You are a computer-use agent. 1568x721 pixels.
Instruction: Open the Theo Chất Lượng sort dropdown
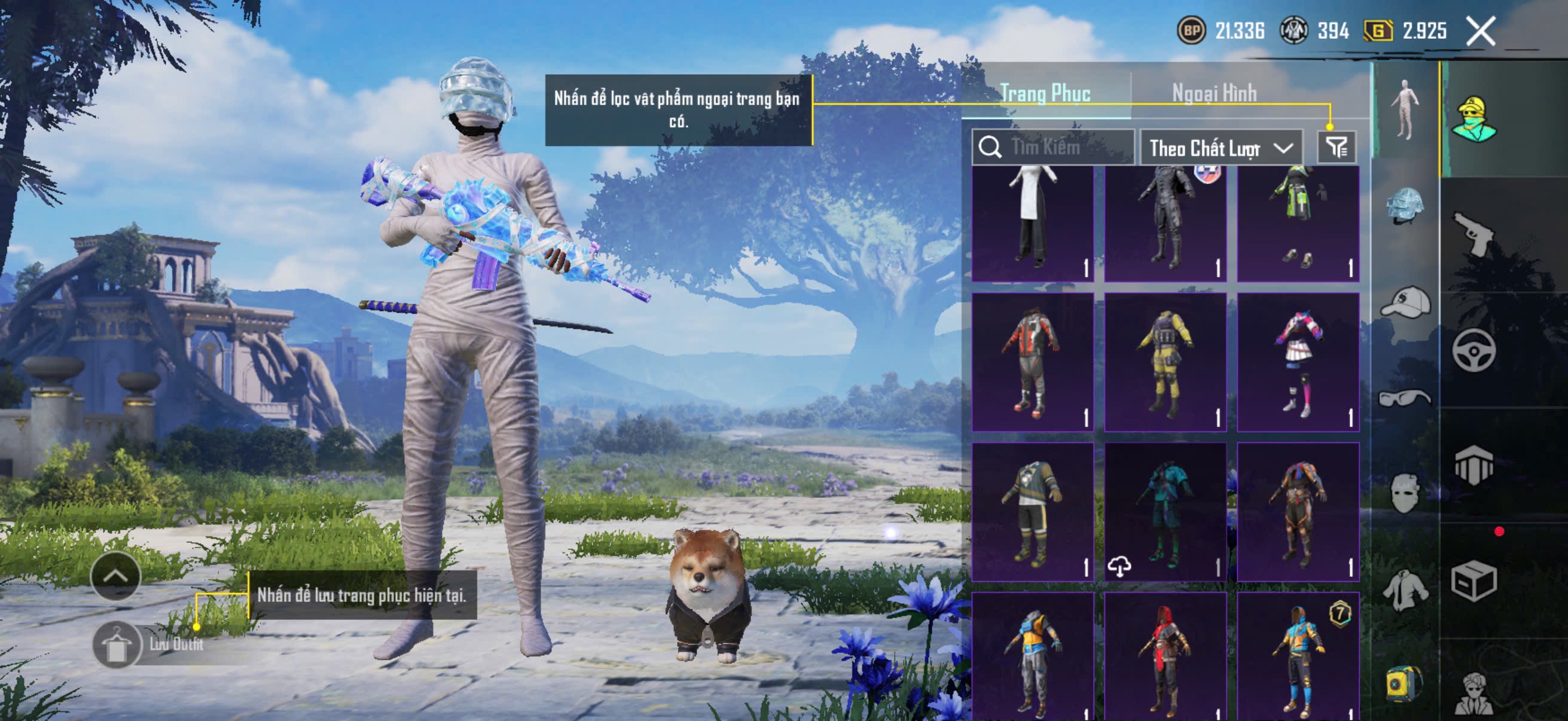(1221, 148)
